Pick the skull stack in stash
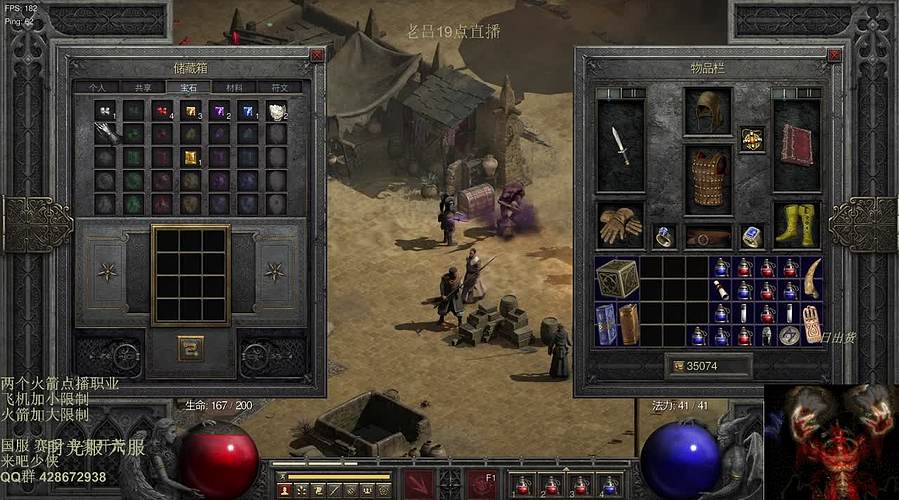Image resolution: width=899 pixels, height=500 pixels. (276, 111)
